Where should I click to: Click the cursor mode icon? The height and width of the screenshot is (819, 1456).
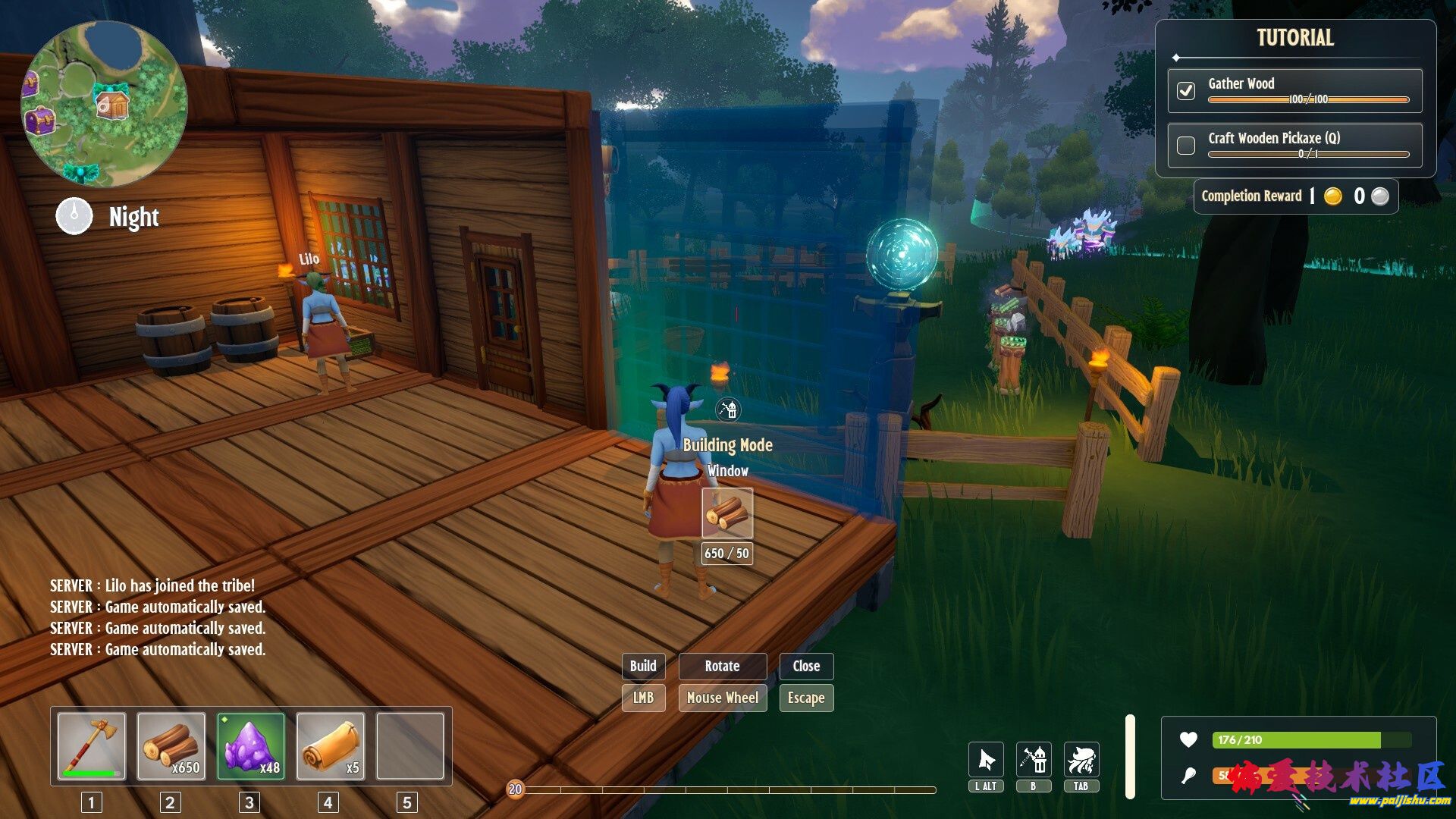986,760
